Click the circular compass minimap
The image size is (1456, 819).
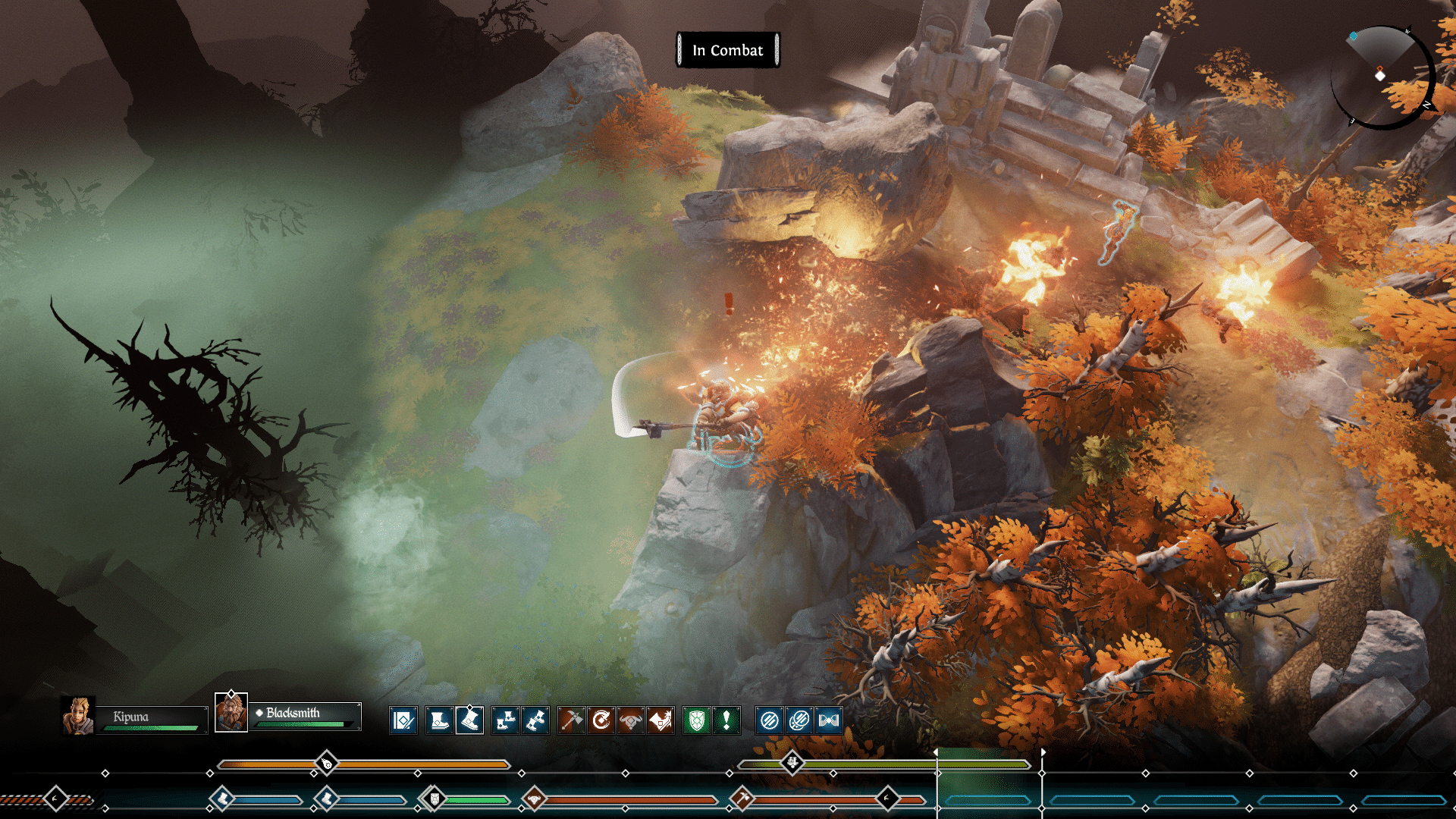pyautogui.click(x=1382, y=77)
